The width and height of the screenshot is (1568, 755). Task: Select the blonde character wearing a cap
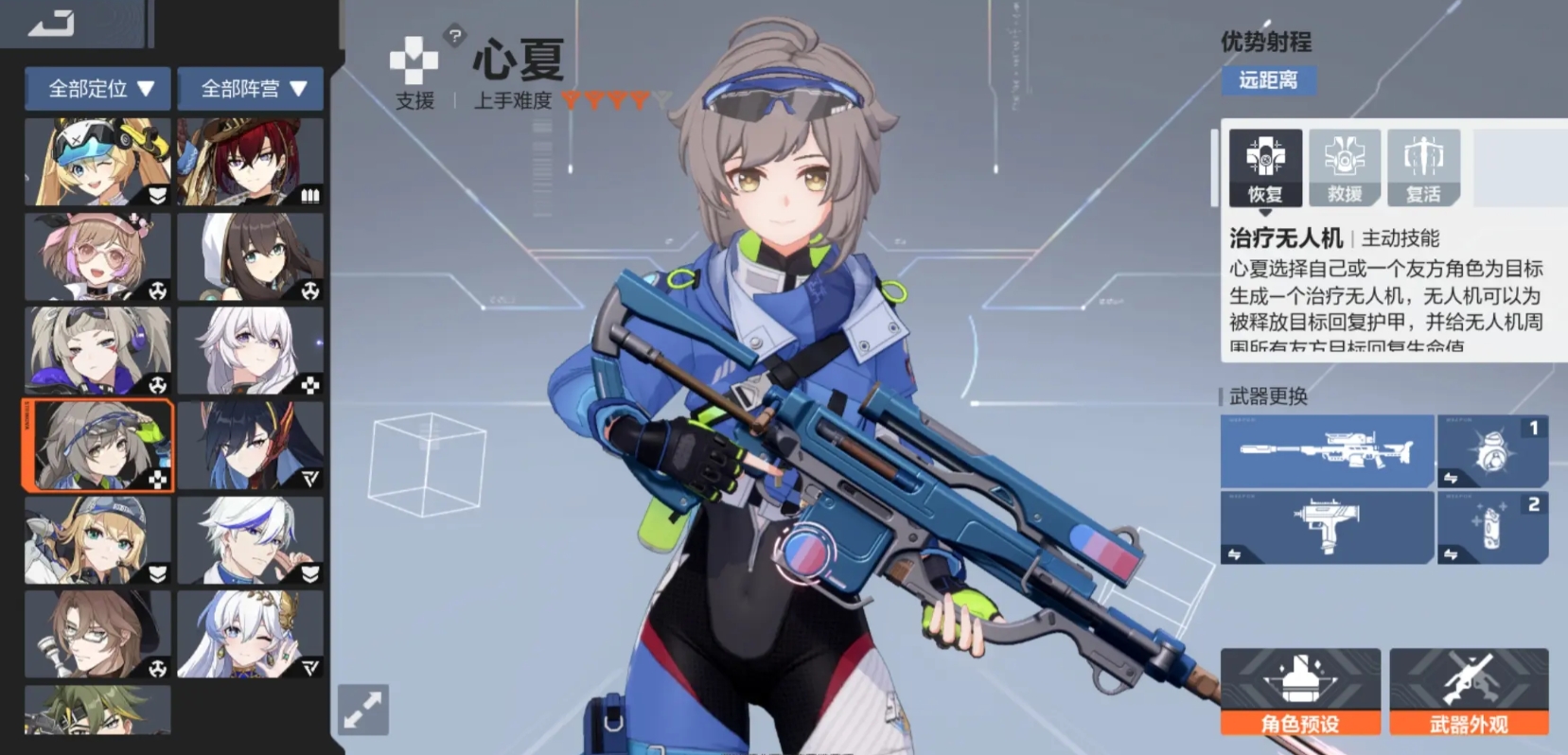(x=97, y=540)
